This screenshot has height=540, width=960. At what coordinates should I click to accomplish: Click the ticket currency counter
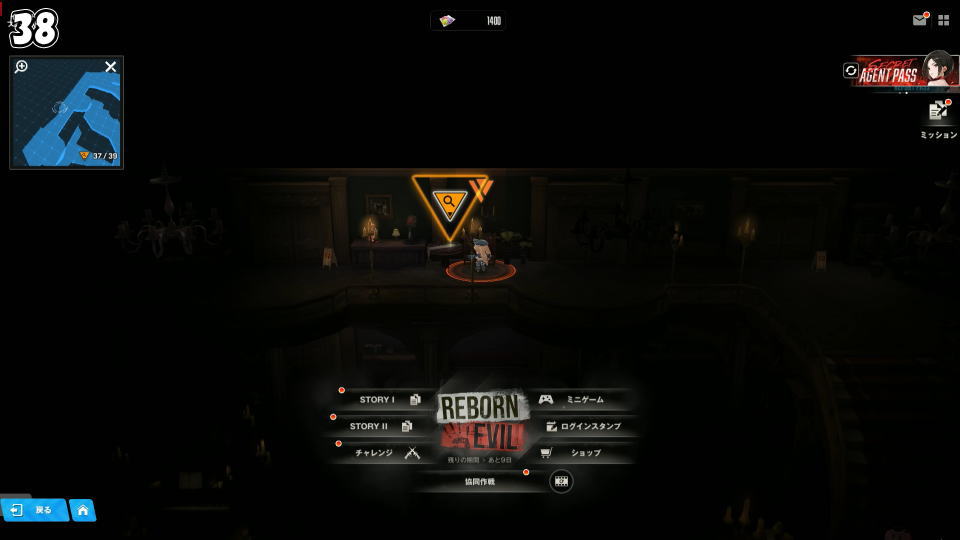point(469,21)
